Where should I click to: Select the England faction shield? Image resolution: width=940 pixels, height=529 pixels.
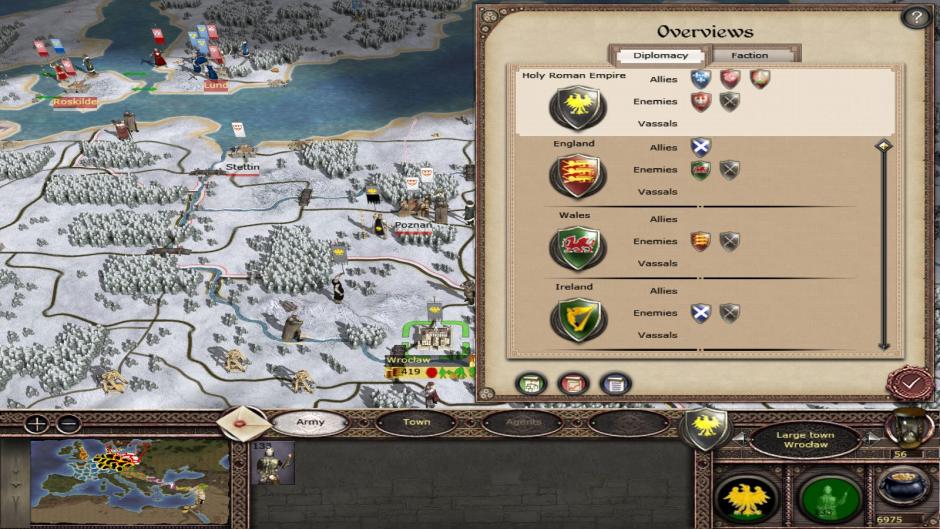pos(577,176)
